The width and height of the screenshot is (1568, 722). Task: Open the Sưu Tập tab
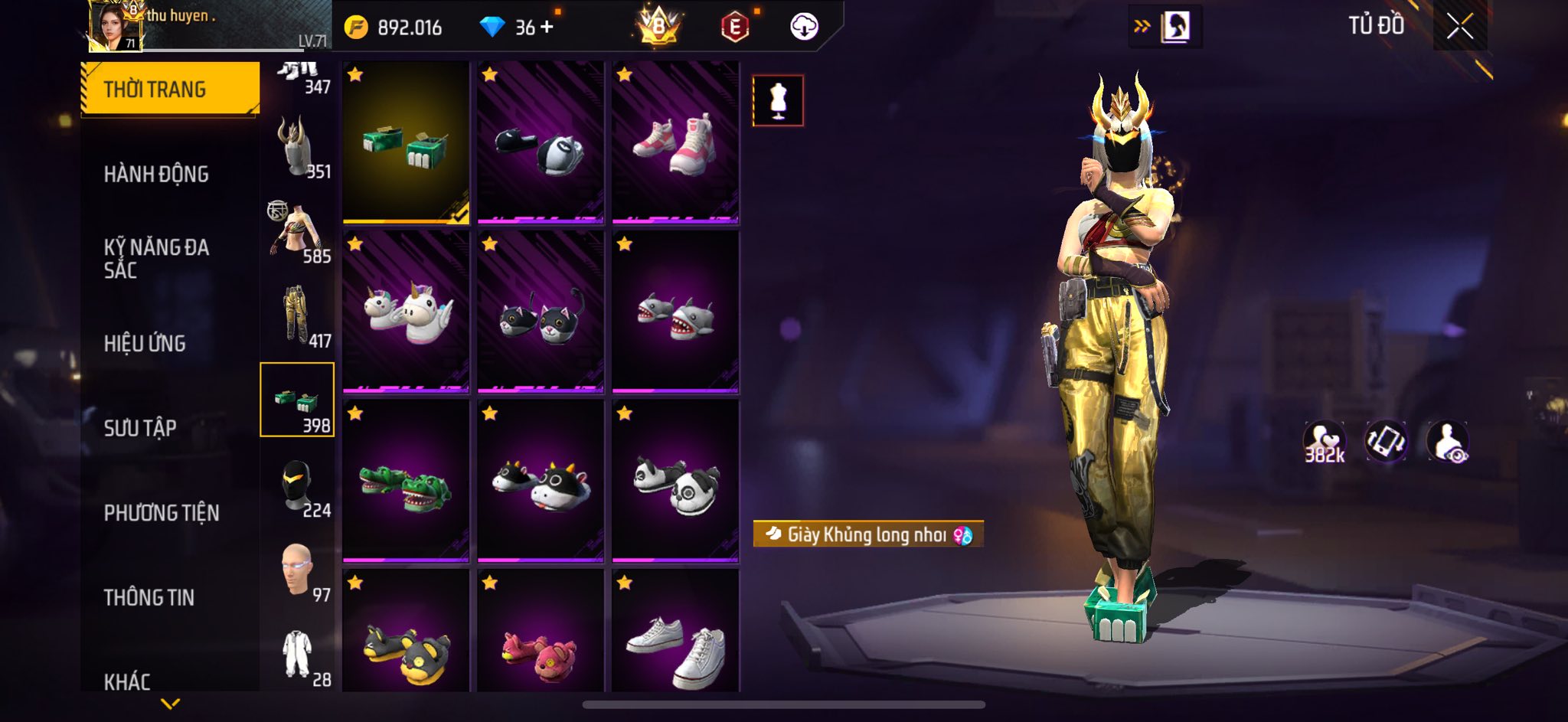tap(140, 428)
